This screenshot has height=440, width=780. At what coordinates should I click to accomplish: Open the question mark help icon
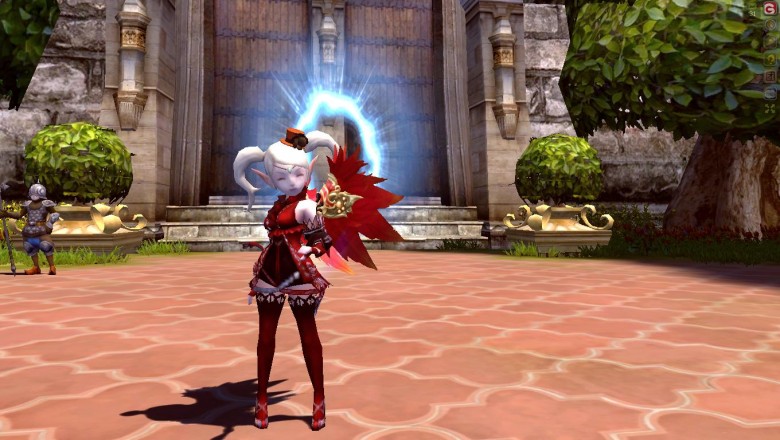point(770,58)
